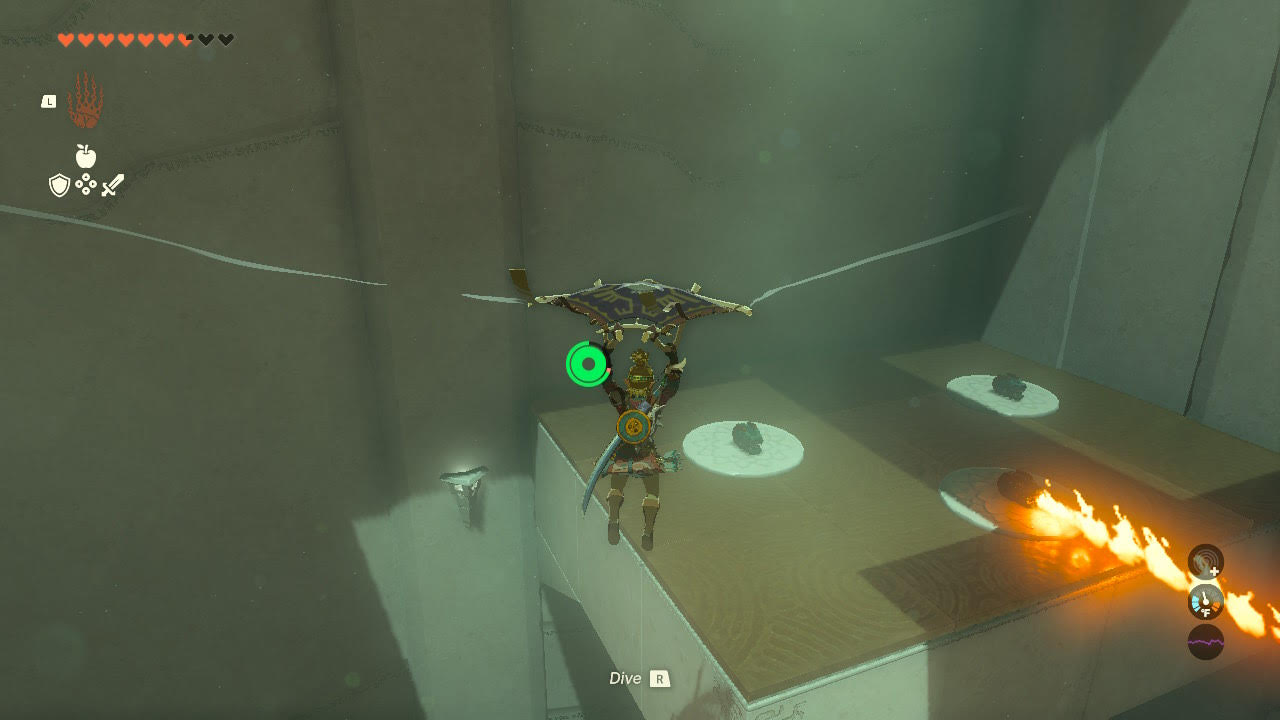The height and width of the screenshot is (720, 1280).
Task: Click the plus symbol on the sound meter
Action: (x=1215, y=571)
